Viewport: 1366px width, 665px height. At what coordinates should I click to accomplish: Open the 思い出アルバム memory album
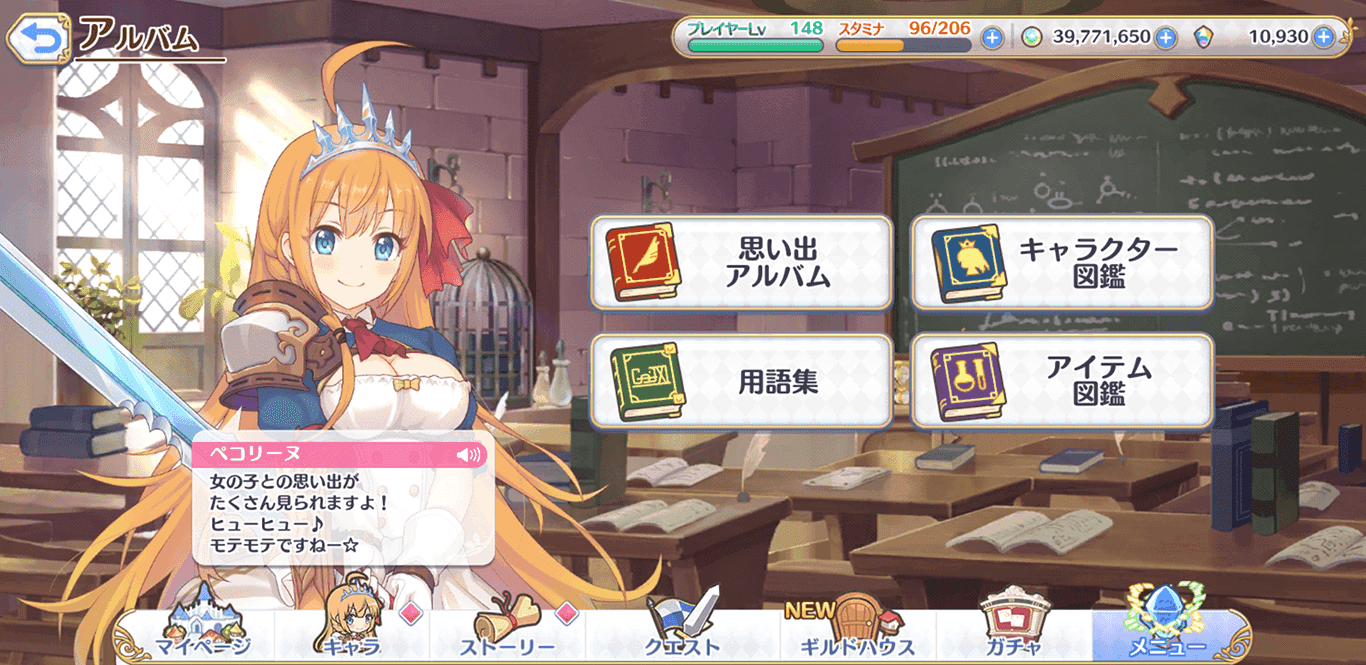tap(741, 263)
